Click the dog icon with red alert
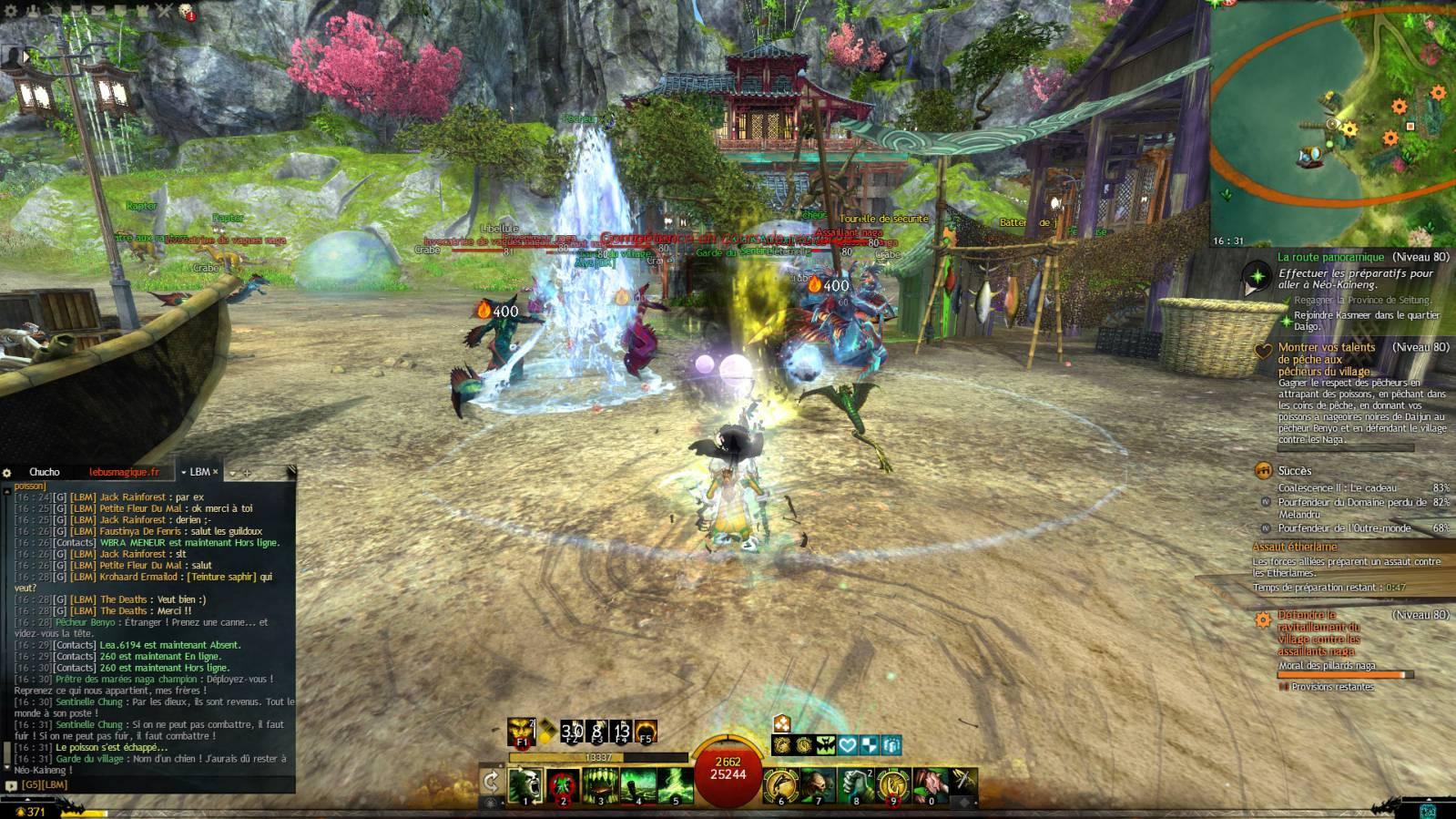Screen dimensions: 1456x819 pyautogui.click(x=186, y=11)
